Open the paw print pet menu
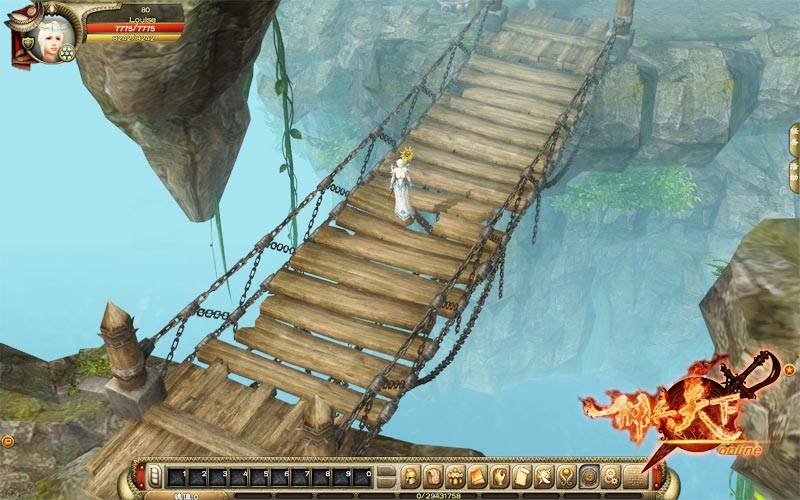The image size is (800, 500). [456, 475]
